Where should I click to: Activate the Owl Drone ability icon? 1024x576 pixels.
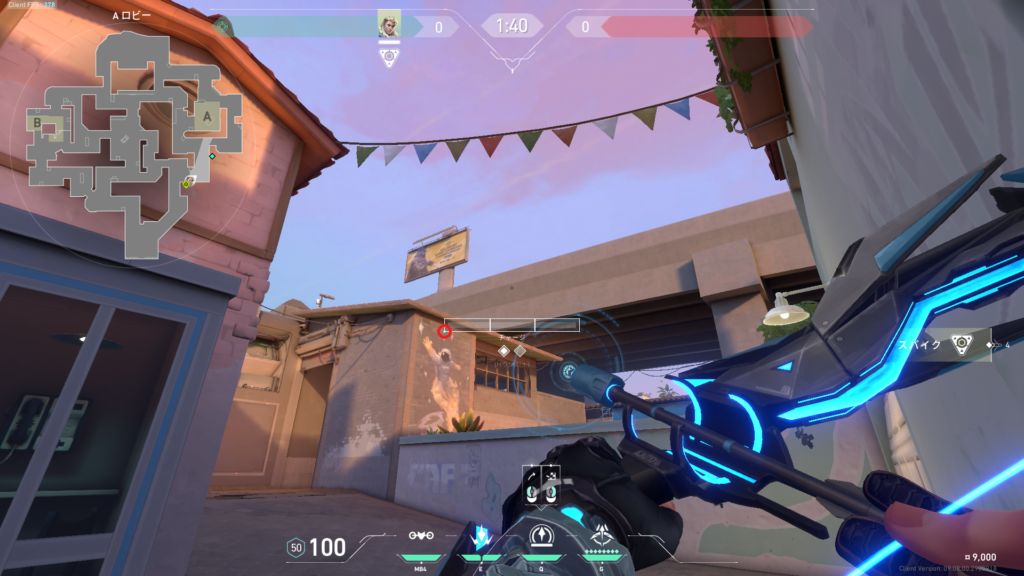[x=421, y=538]
